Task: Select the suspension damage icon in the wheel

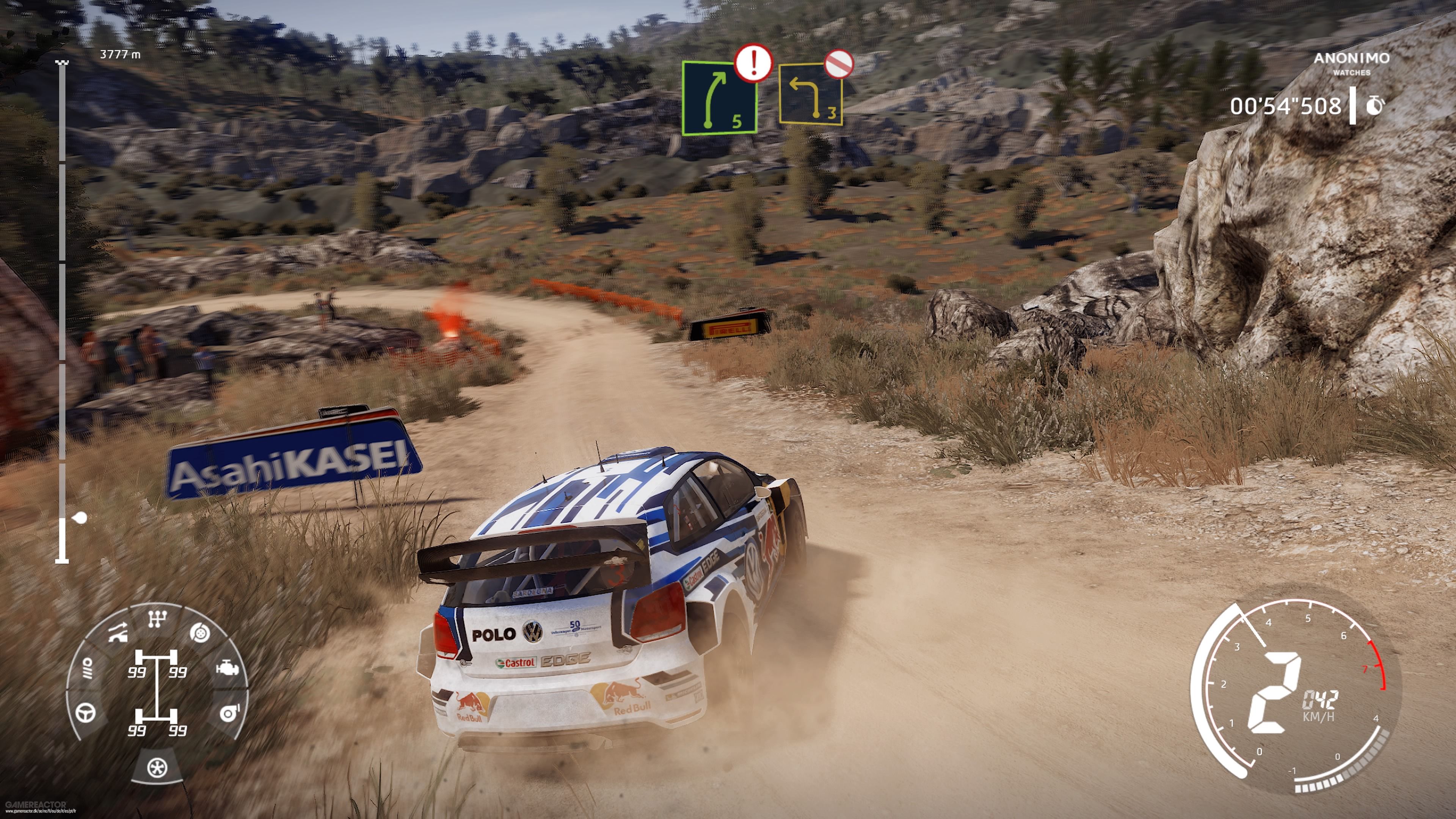Action: pyautogui.click(x=118, y=632)
